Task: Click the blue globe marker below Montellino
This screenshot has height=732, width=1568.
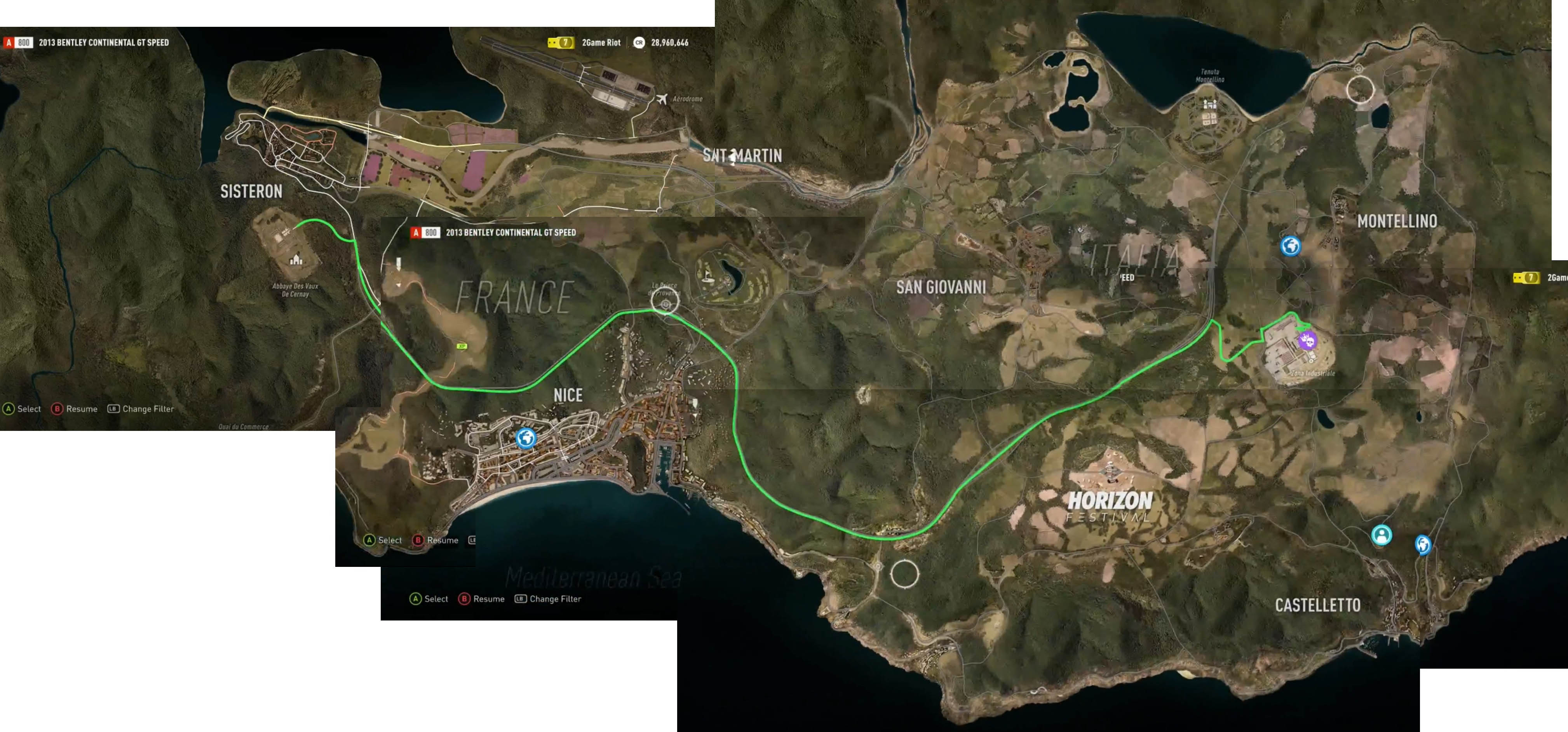Action: pyautogui.click(x=1290, y=246)
